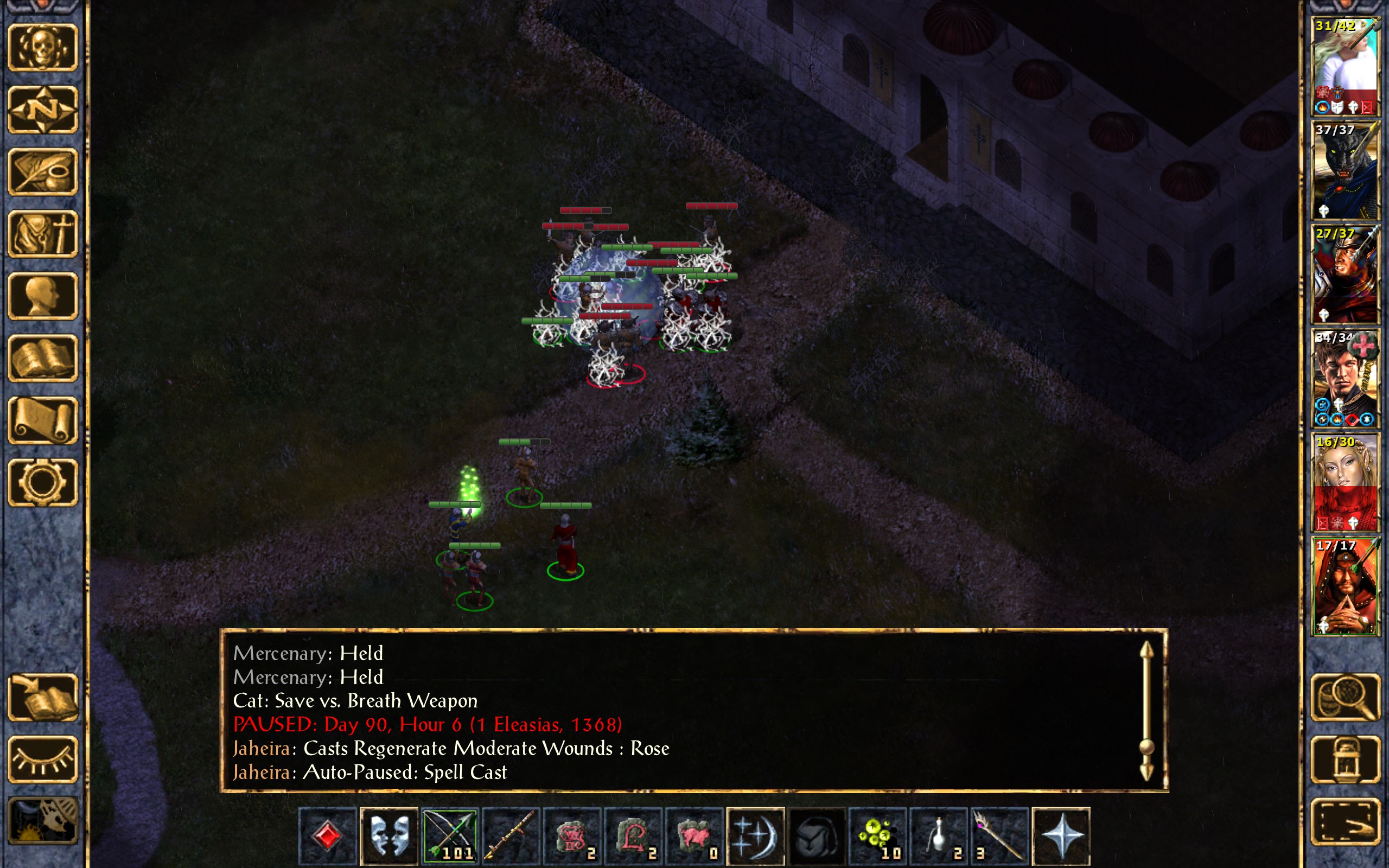The image size is (1389, 868).
Task: Open the options gear menu
Action: point(42,482)
